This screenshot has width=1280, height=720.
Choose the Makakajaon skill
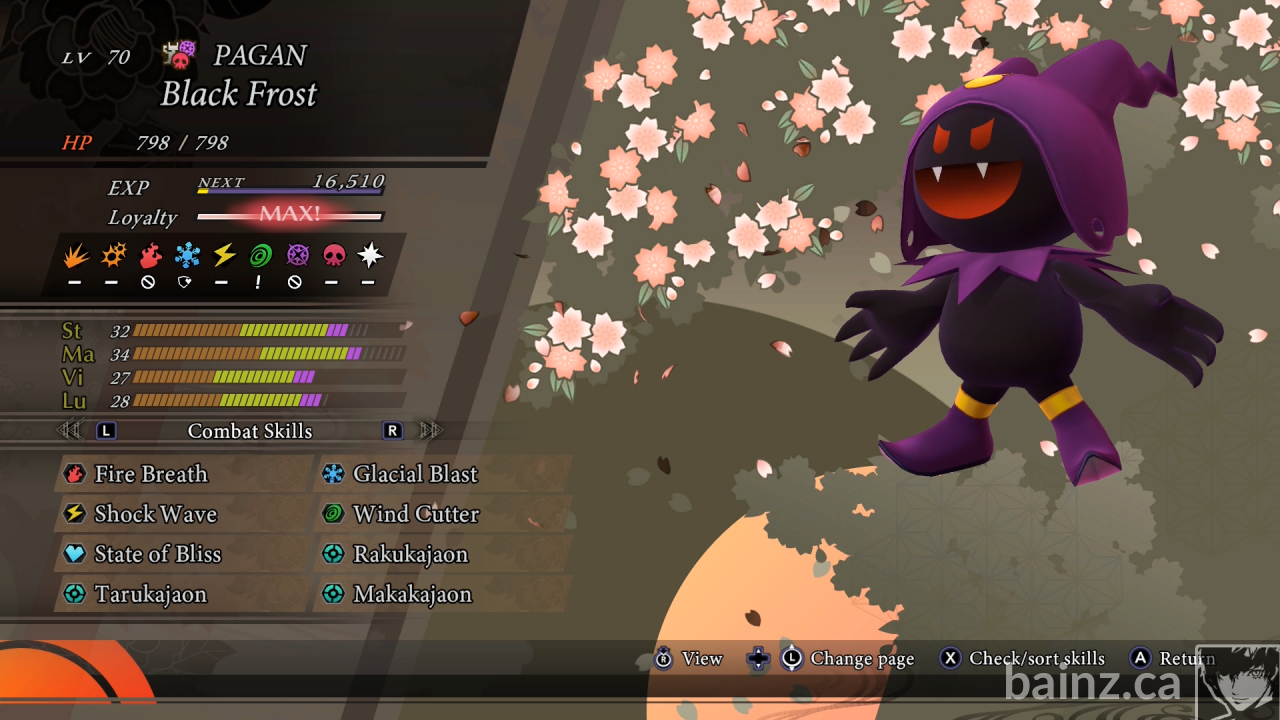click(x=412, y=594)
